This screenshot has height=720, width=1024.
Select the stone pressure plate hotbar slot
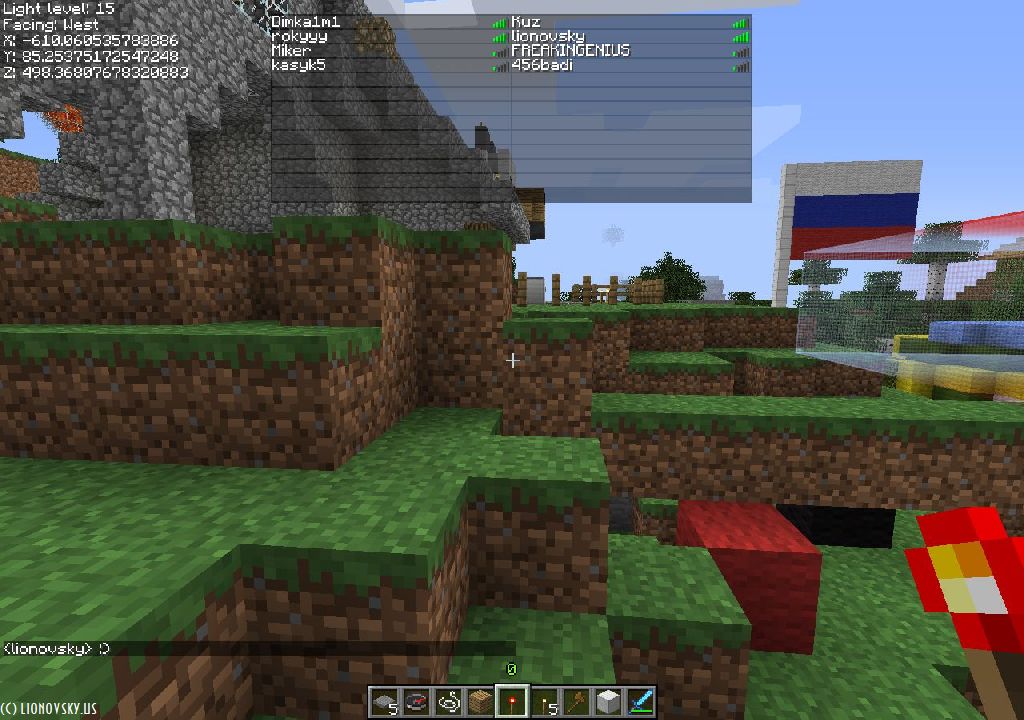click(x=384, y=702)
